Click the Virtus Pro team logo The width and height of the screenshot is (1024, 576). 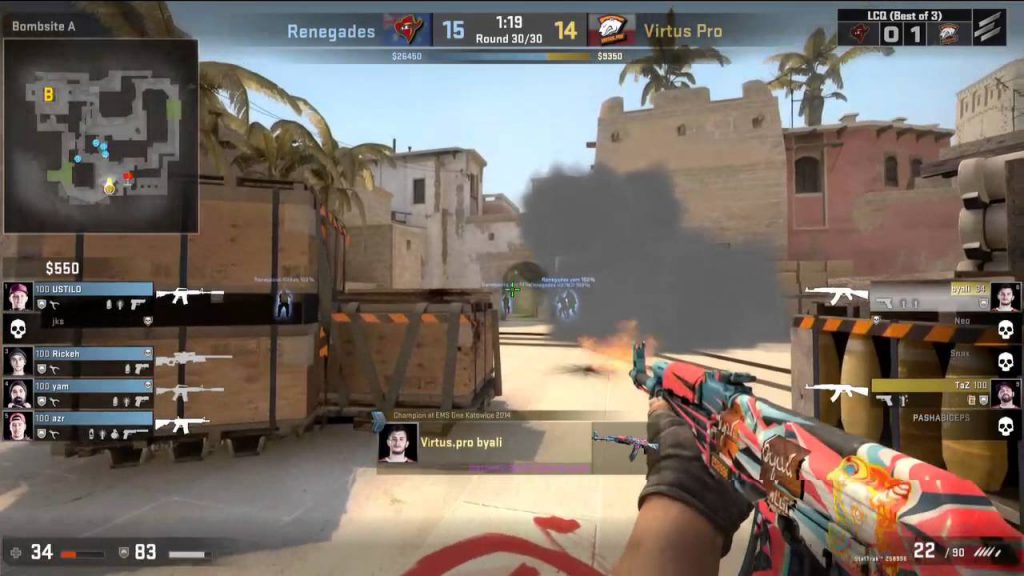[x=612, y=30]
